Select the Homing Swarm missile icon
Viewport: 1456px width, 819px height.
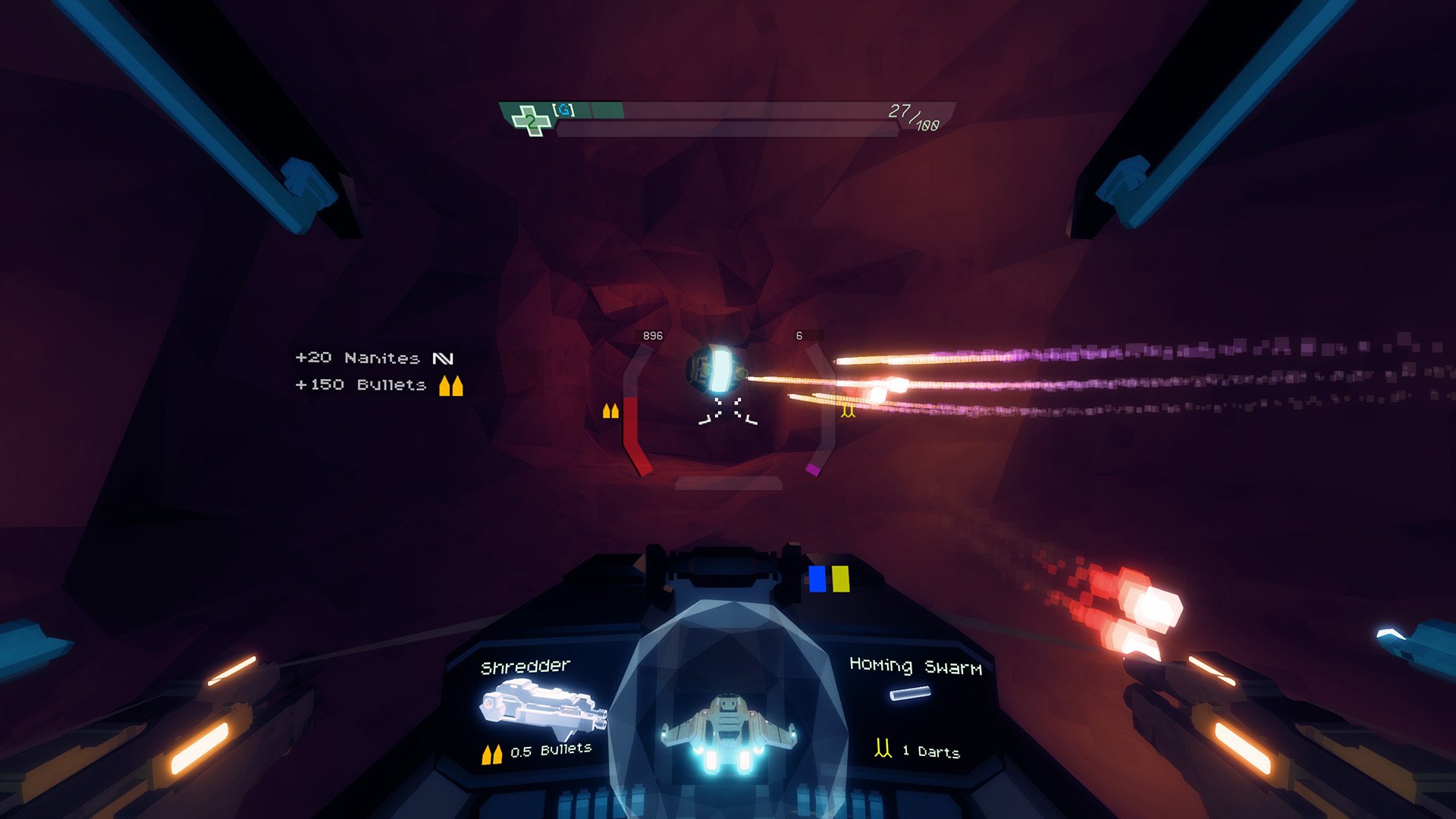pyautogui.click(x=910, y=692)
